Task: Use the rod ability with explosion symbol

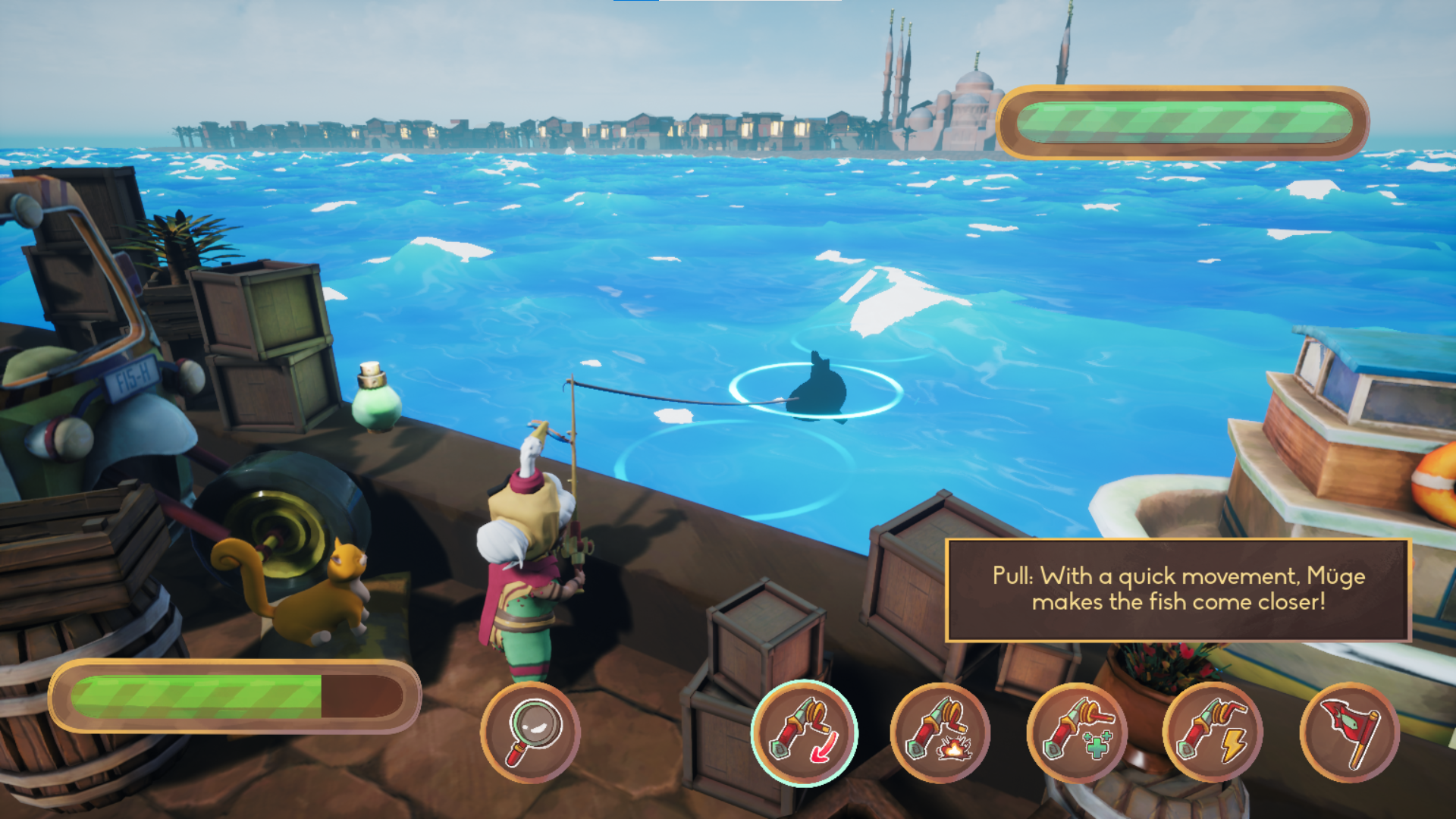Action: pyautogui.click(x=940, y=732)
